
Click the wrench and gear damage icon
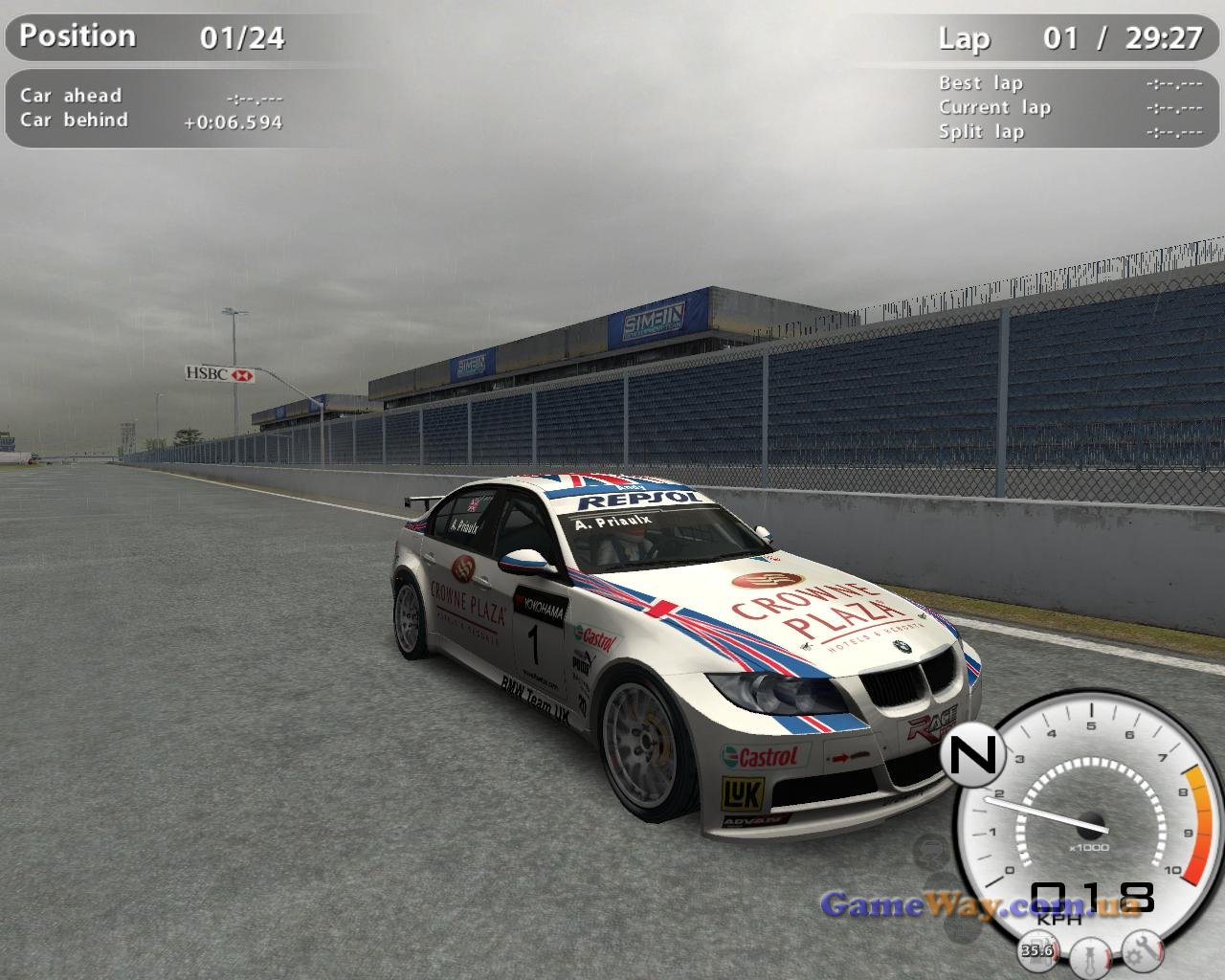[1142, 949]
